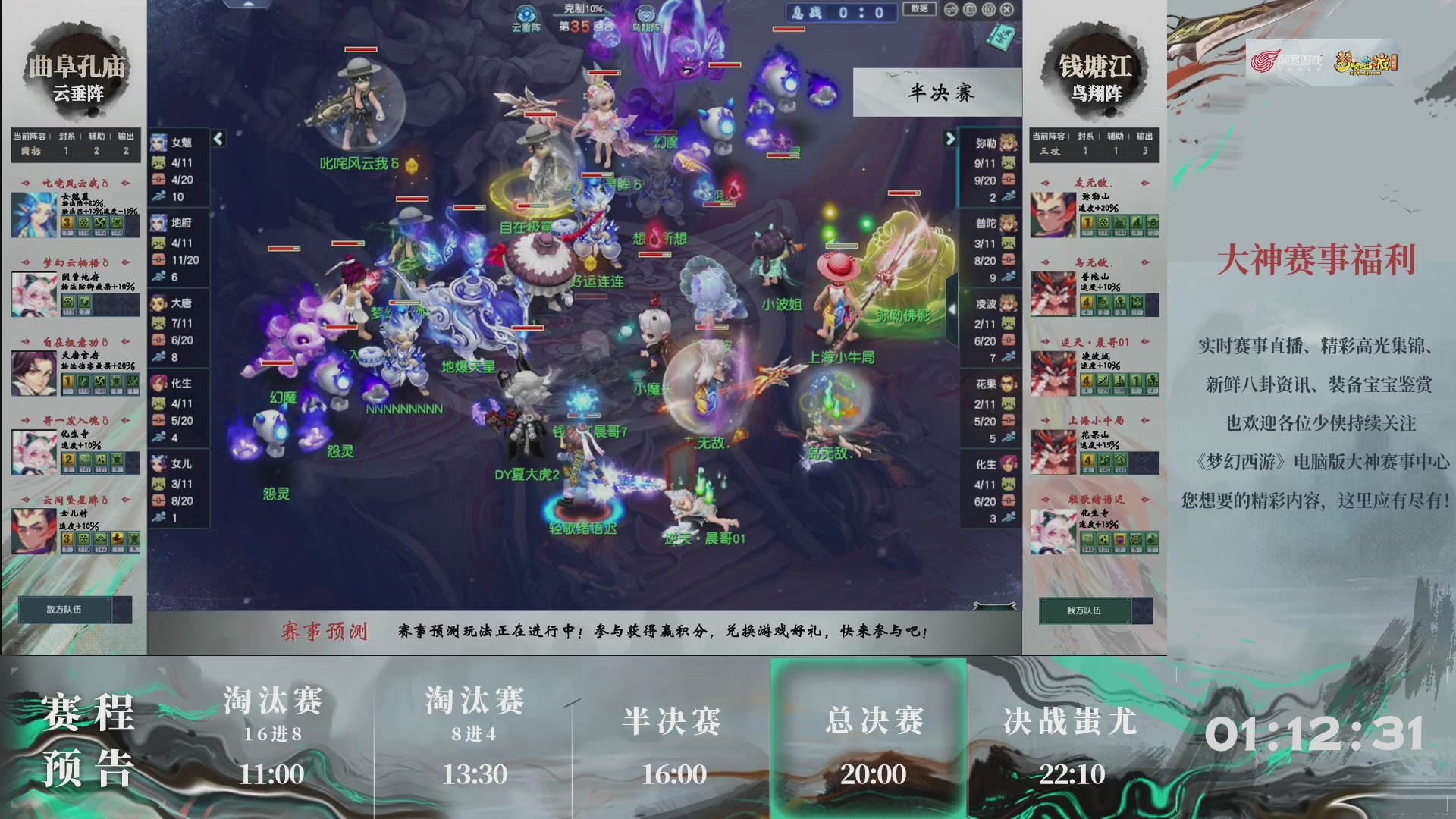Toggle the swap-arrows circle icon in top toolbar
The height and width of the screenshot is (819, 1456).
[950, 10]
